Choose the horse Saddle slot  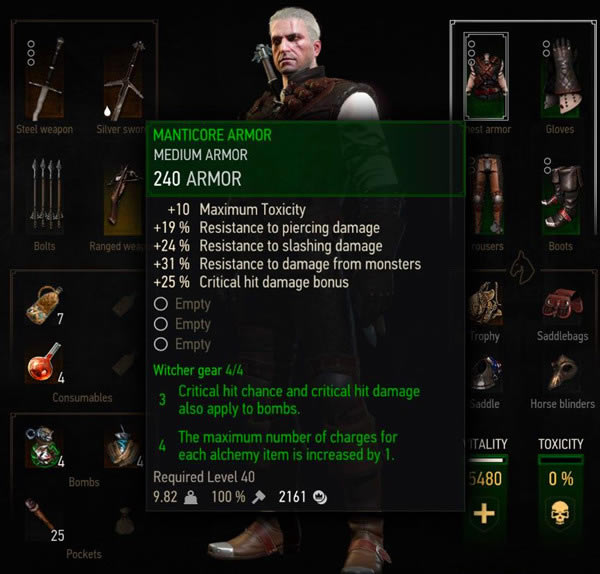tap(487, 375)
